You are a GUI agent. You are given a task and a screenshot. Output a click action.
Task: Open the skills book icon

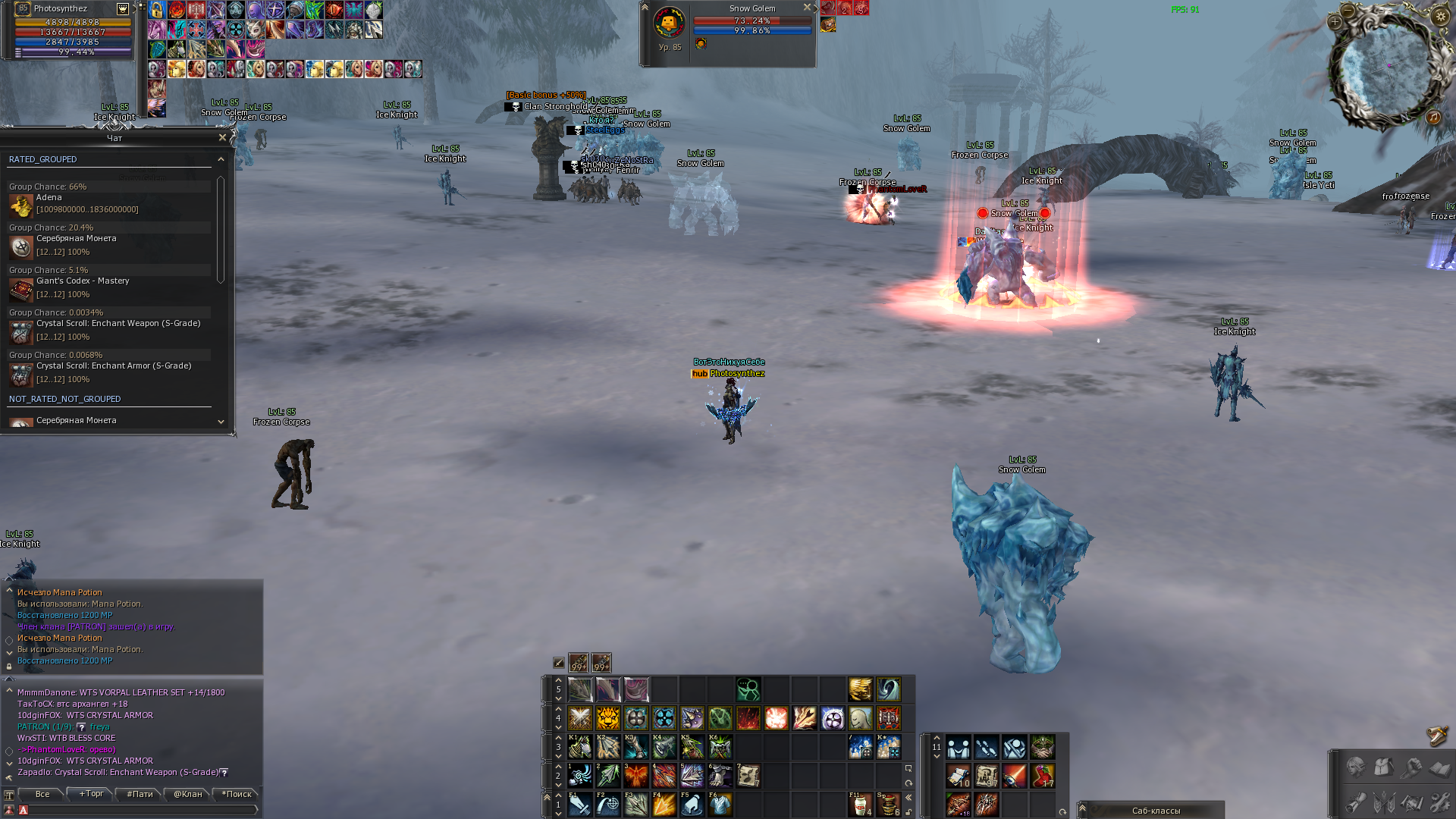(x=1439, y=768)
